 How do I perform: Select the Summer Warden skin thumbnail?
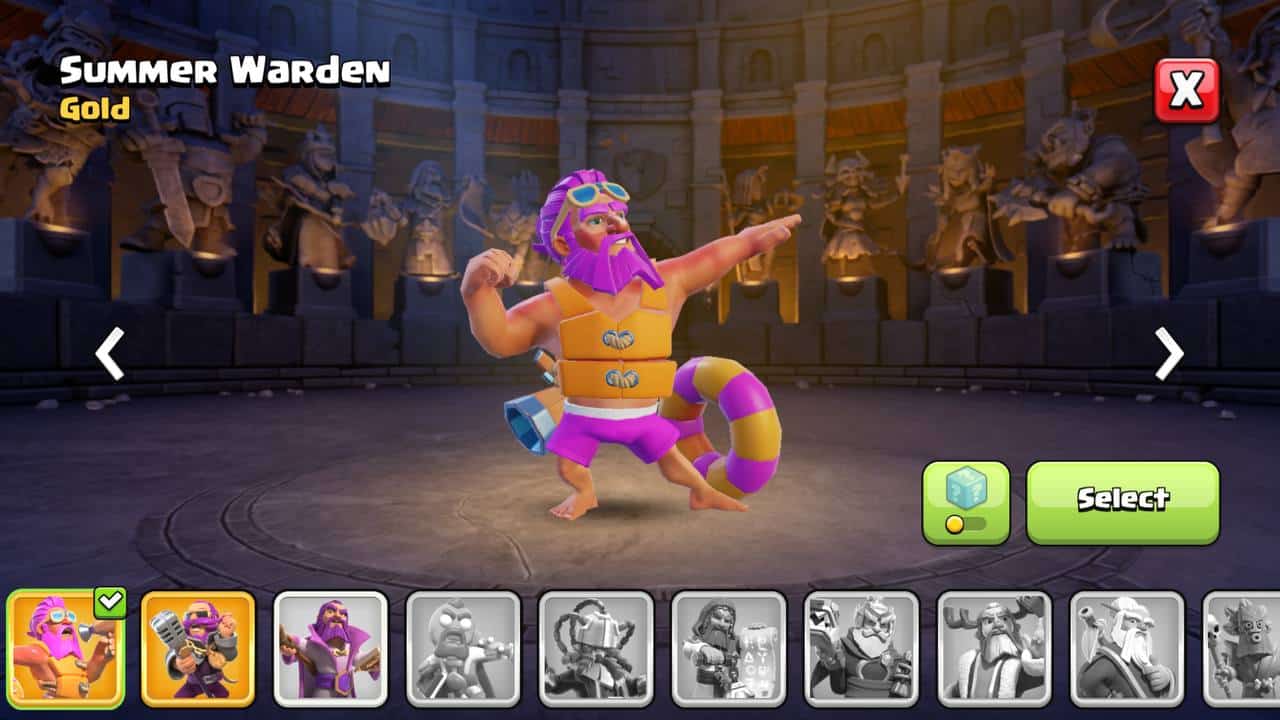point(66,649)
